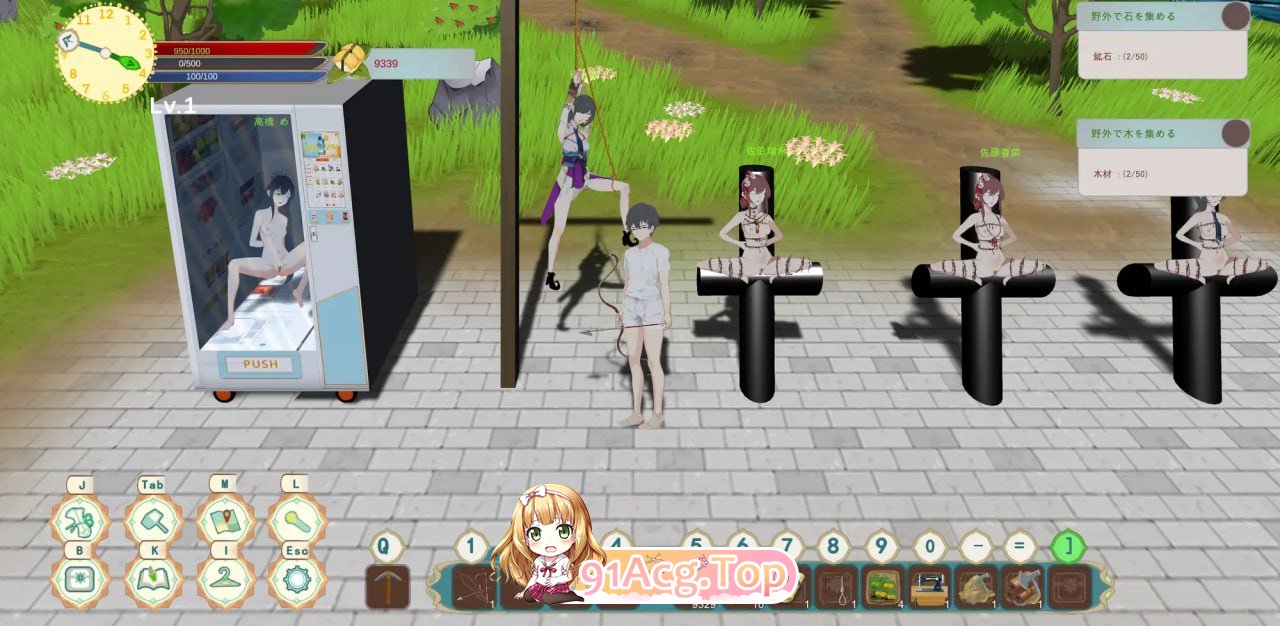Click the clock dial in the corner

point(105,53)
